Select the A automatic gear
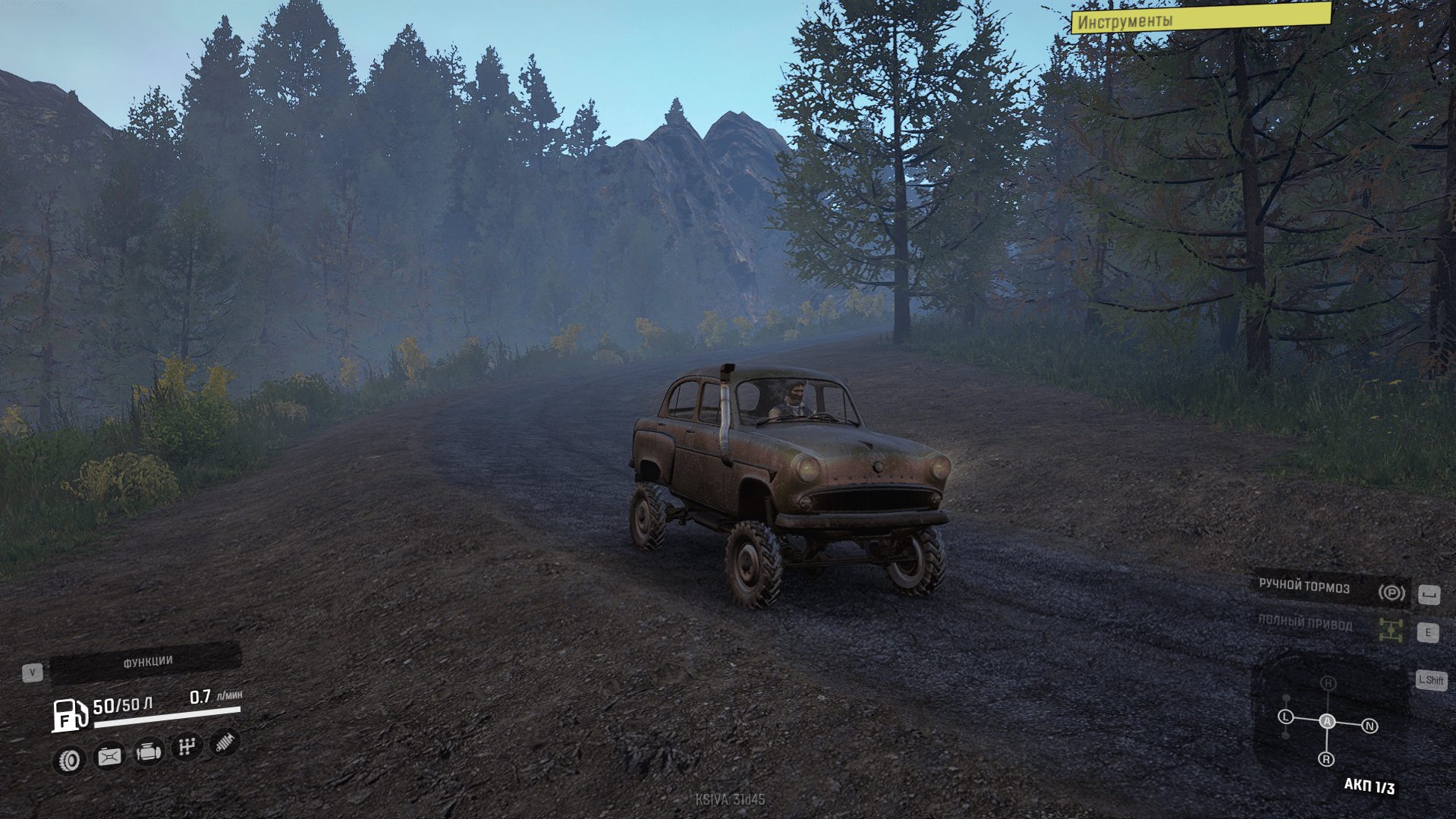The width and height of the screenshot is (1456, 819). tap(1327, 721)
